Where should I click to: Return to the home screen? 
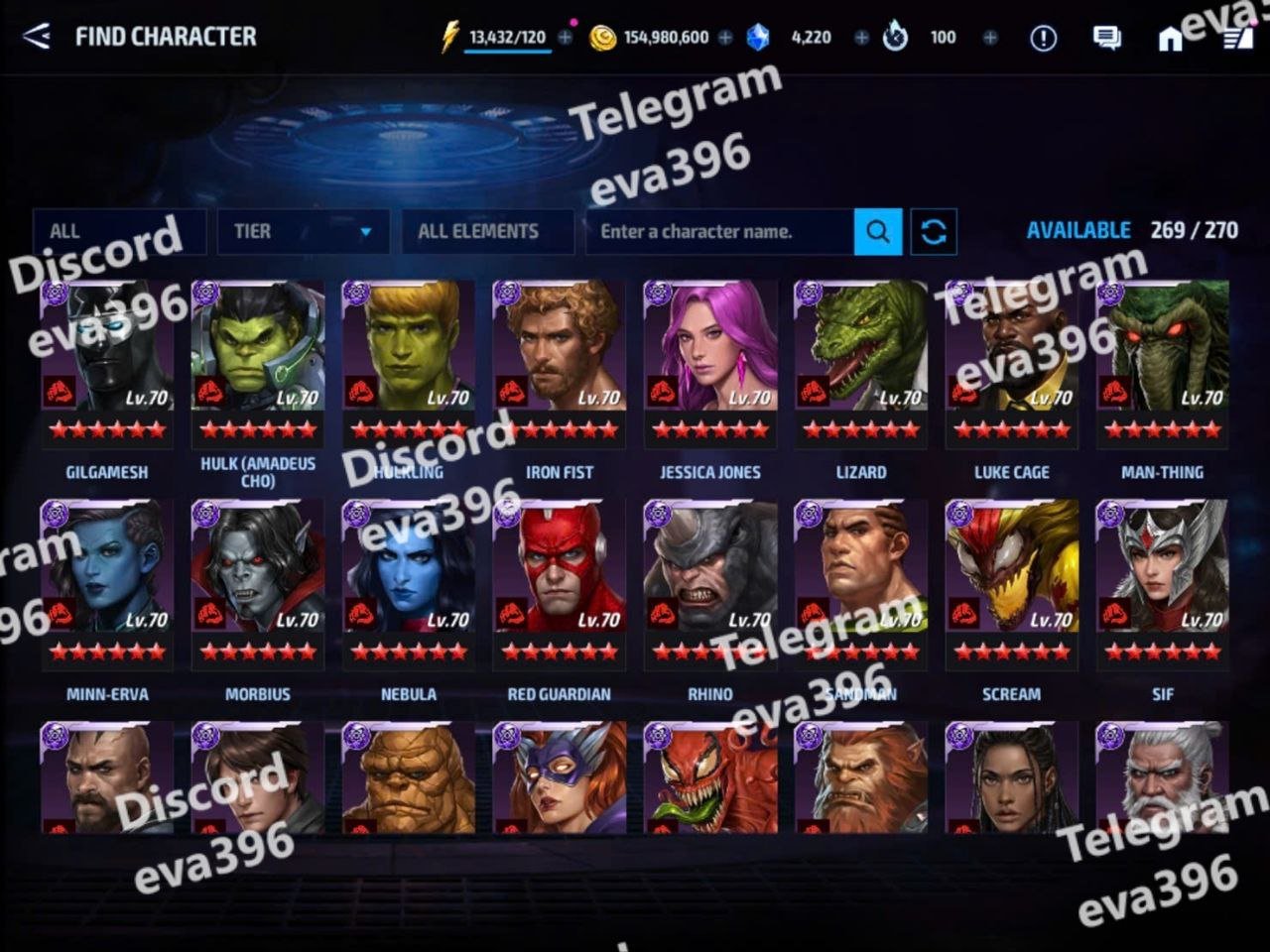click(1171, 38)
